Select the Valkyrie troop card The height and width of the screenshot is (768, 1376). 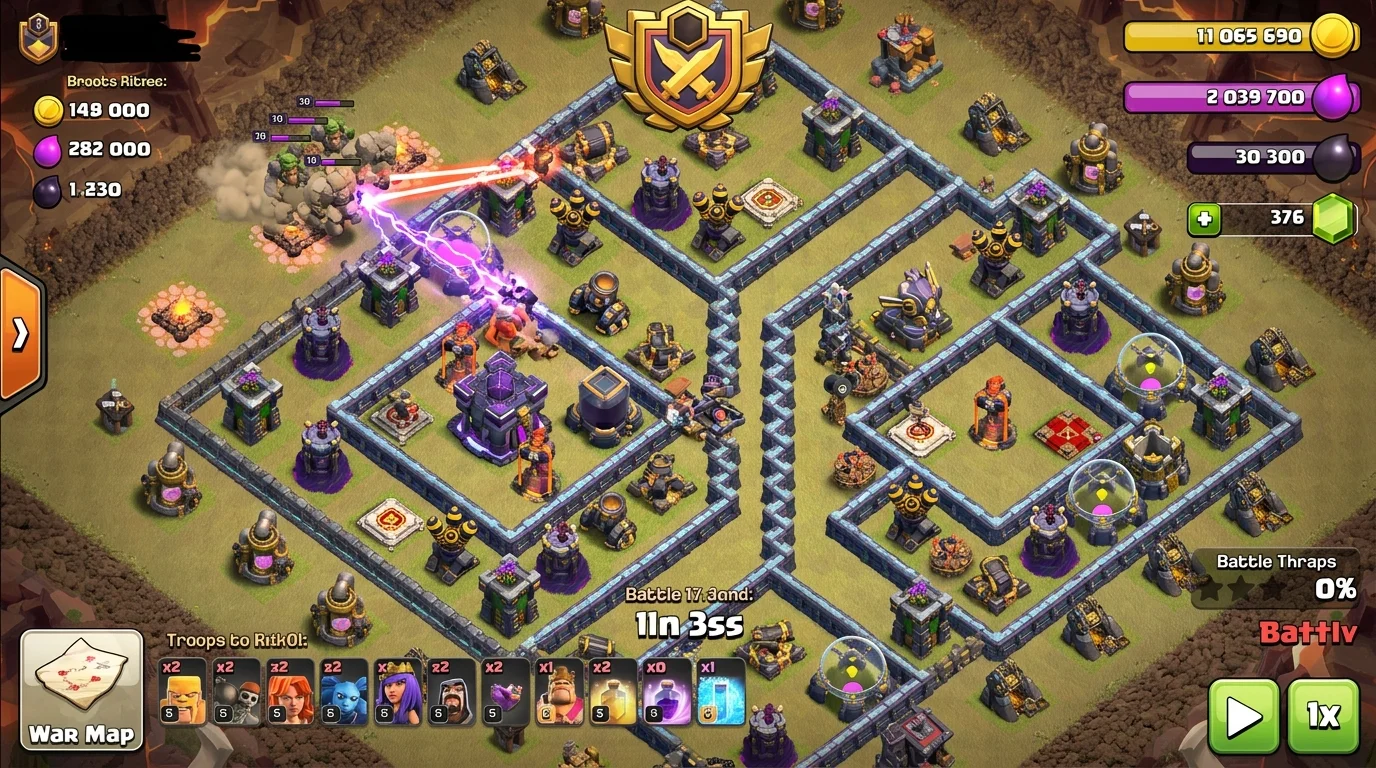291,691
